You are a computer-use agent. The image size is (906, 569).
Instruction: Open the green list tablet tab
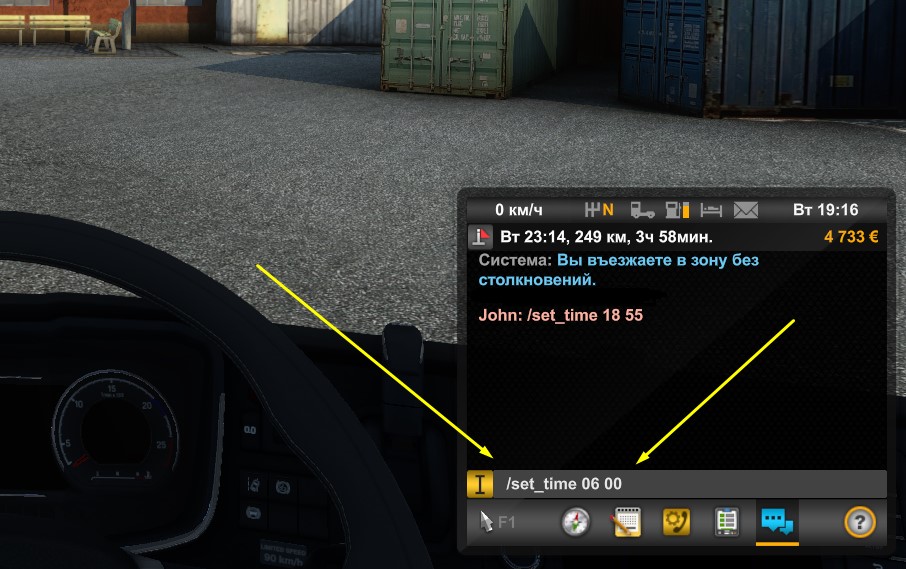click(727, 522)
